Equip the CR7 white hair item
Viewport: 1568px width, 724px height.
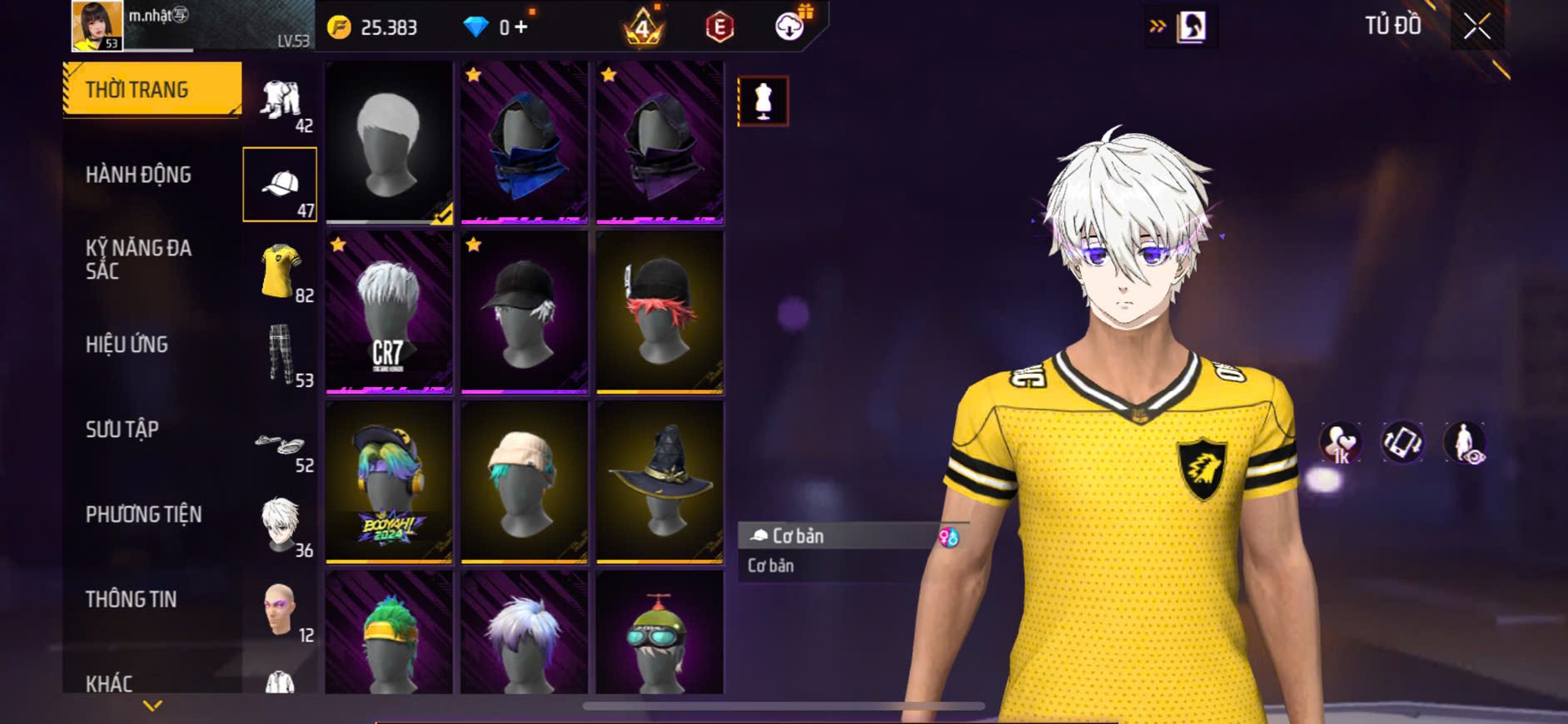pos(389,312)
